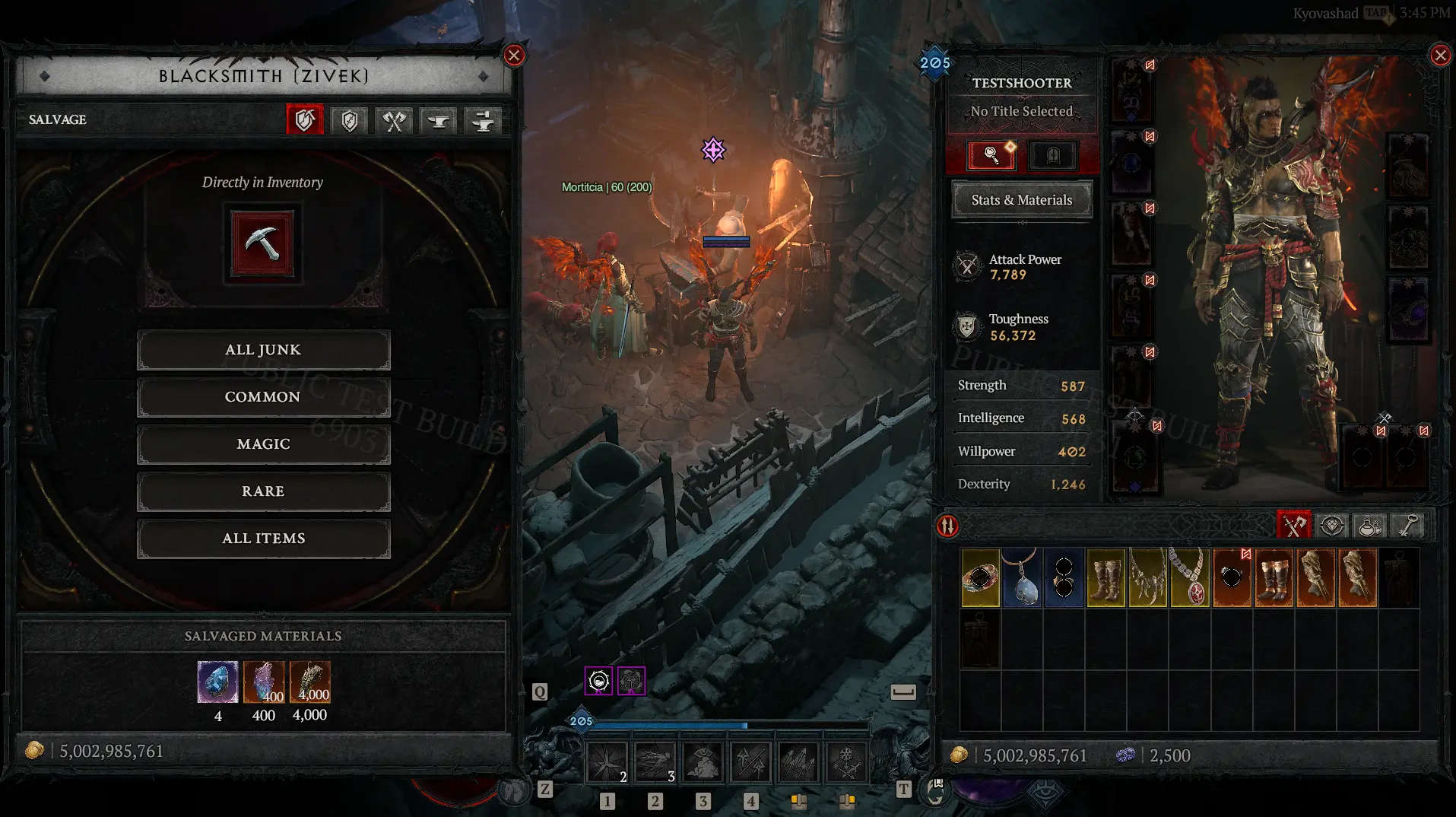The image size is (1456, 817).
Task: Switch to the key items tab
Action: (1408, 526)
